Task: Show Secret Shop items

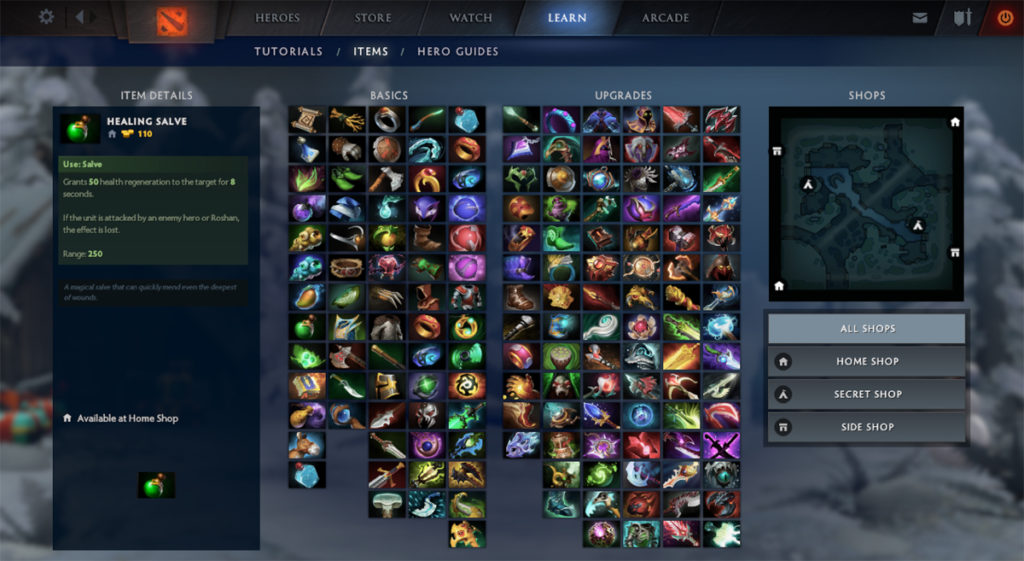Action: pos(867,395)
